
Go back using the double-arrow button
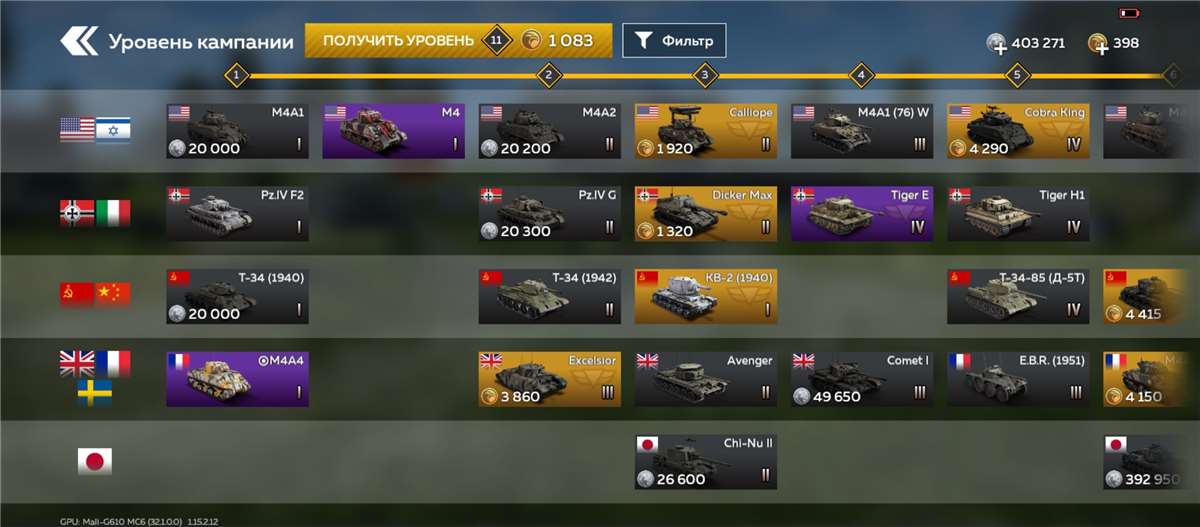pyautogui.click(x=78, y=42)
